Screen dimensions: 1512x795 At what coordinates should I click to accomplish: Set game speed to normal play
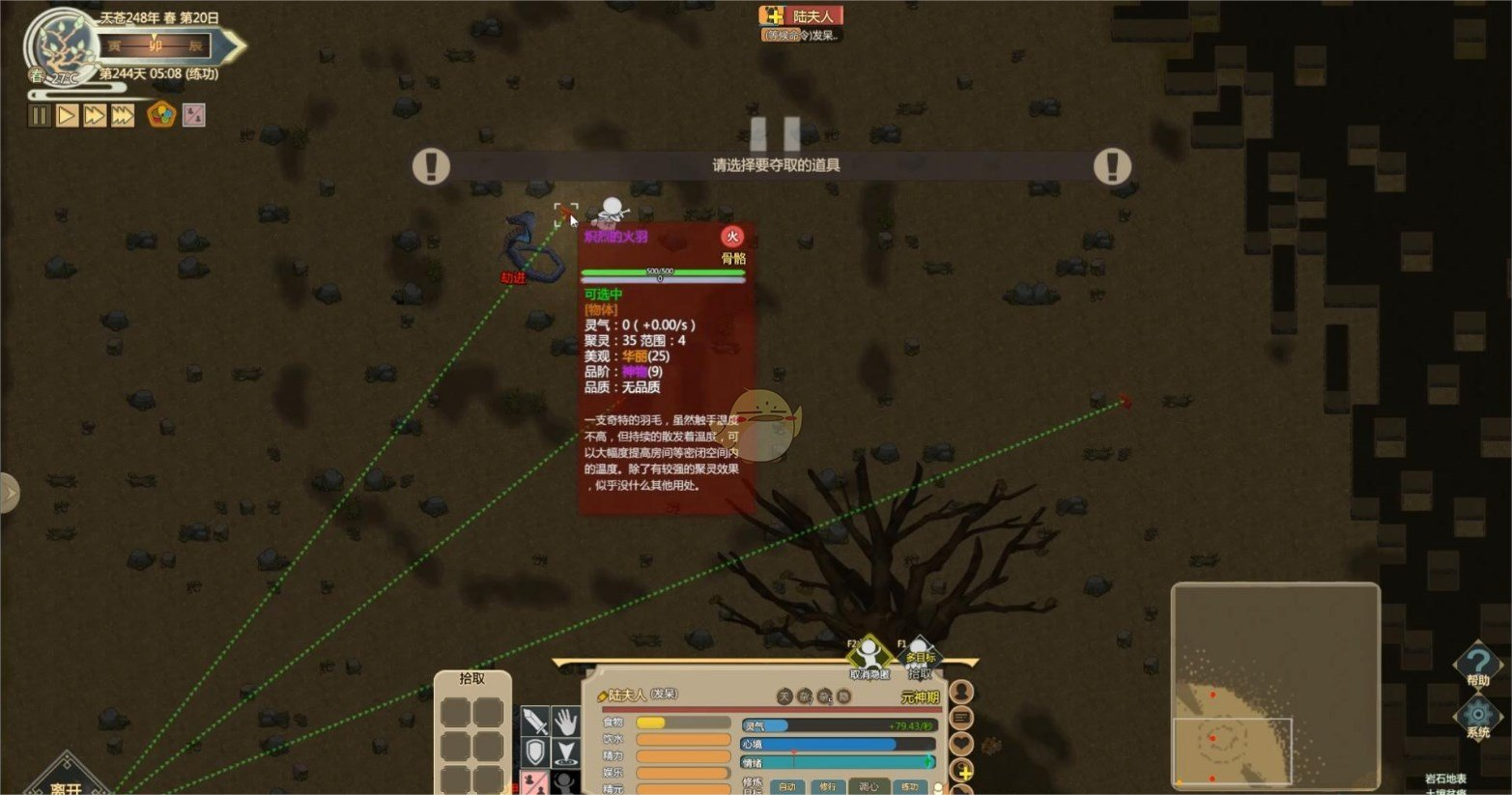(67, 116)
